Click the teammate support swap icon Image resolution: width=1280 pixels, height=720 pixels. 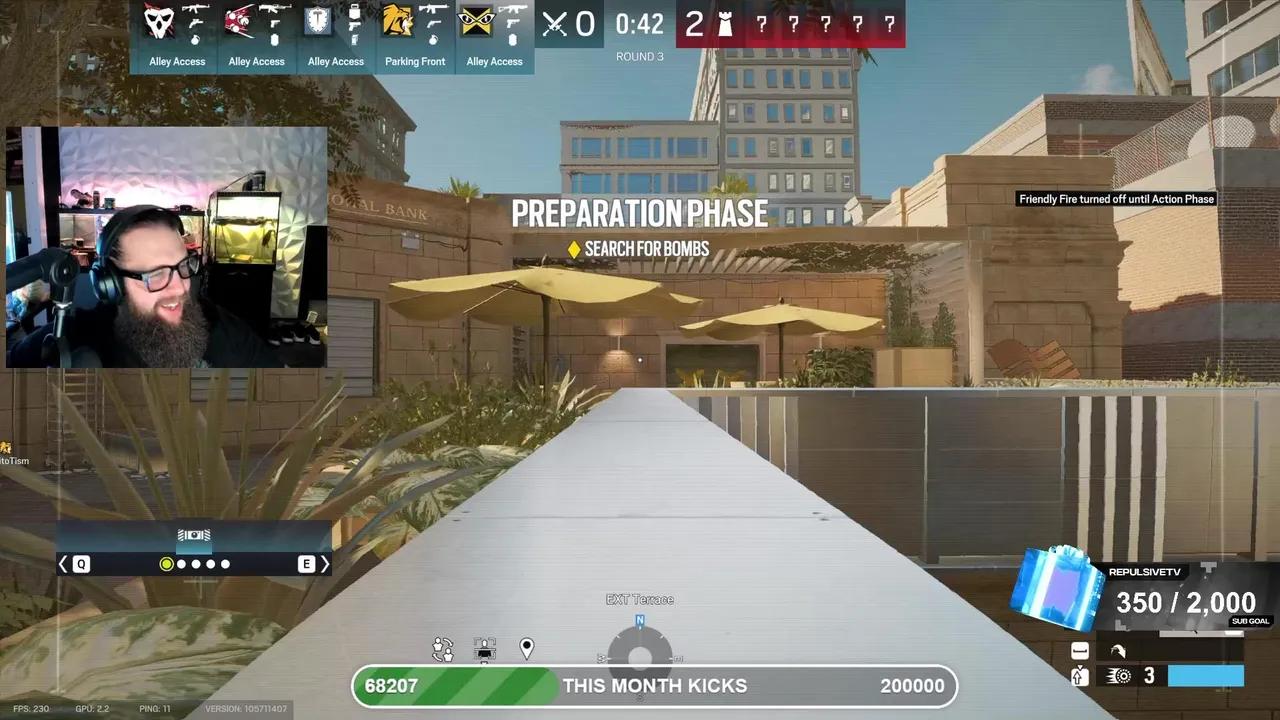point(443,649)
